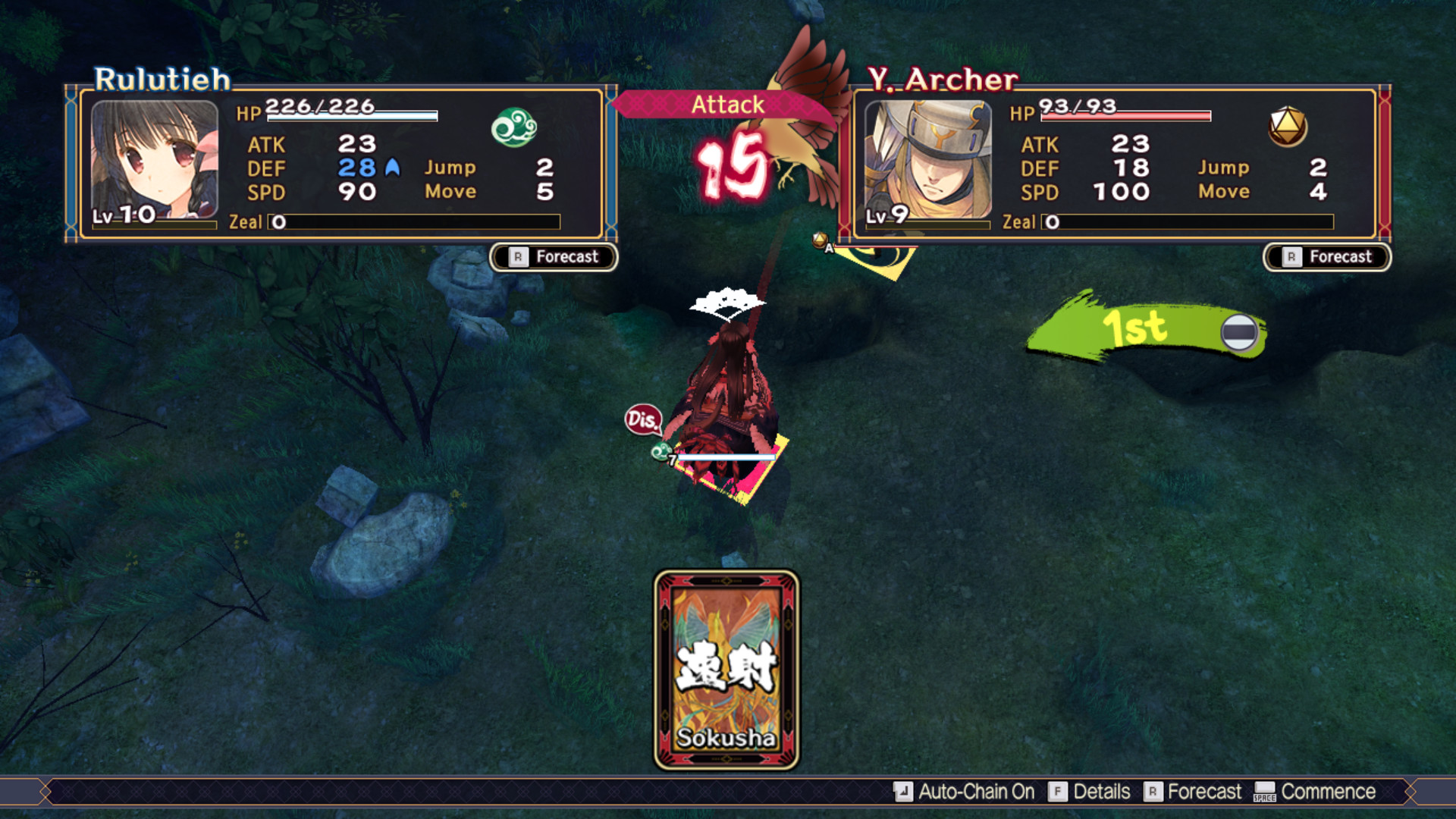The image size is (1456, 819).
Task: Select the gold triangle marker above Y. Archer
Action: click(x=821, y=241)
